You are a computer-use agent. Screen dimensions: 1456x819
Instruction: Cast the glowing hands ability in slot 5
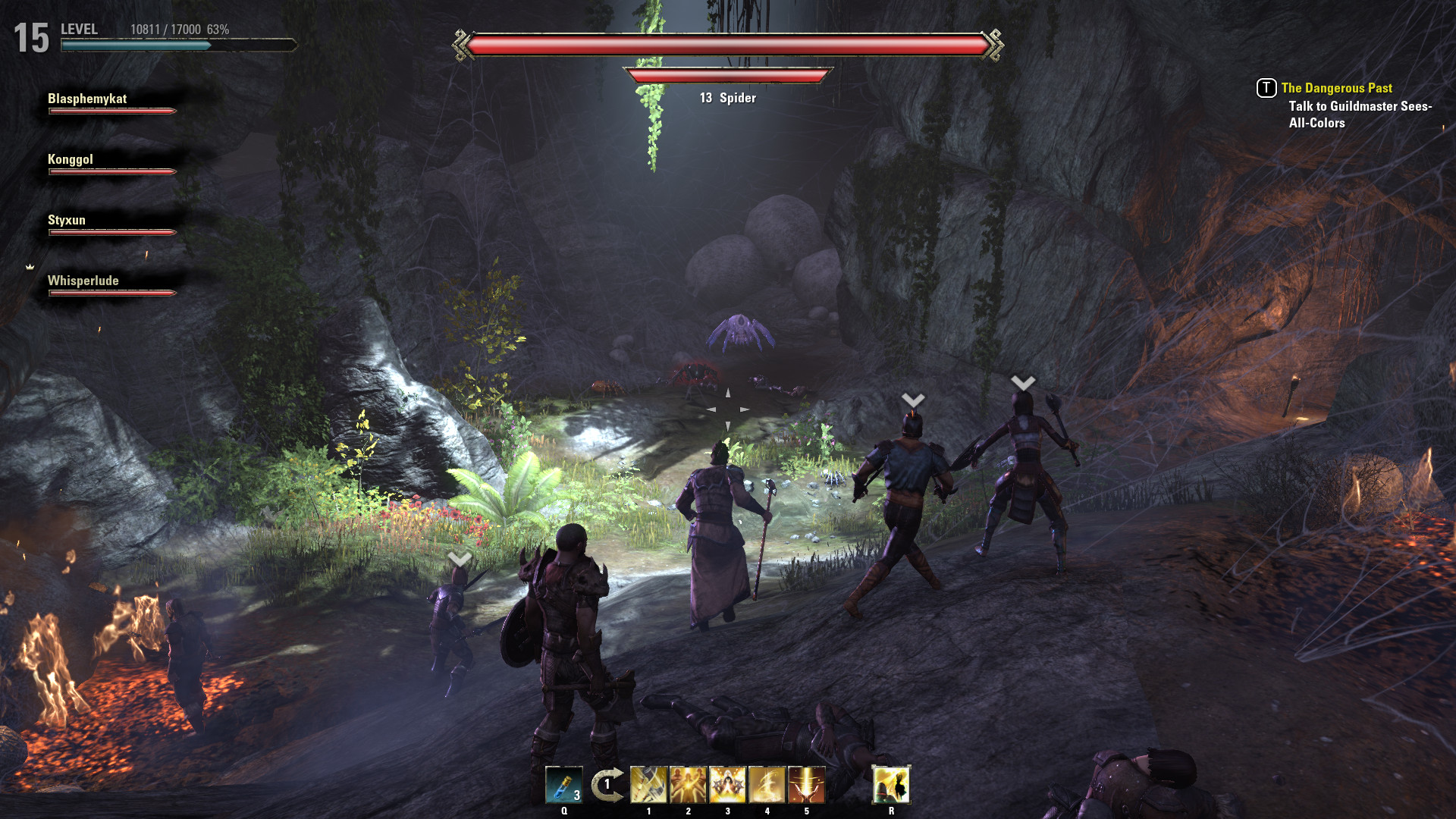(806, 786)
